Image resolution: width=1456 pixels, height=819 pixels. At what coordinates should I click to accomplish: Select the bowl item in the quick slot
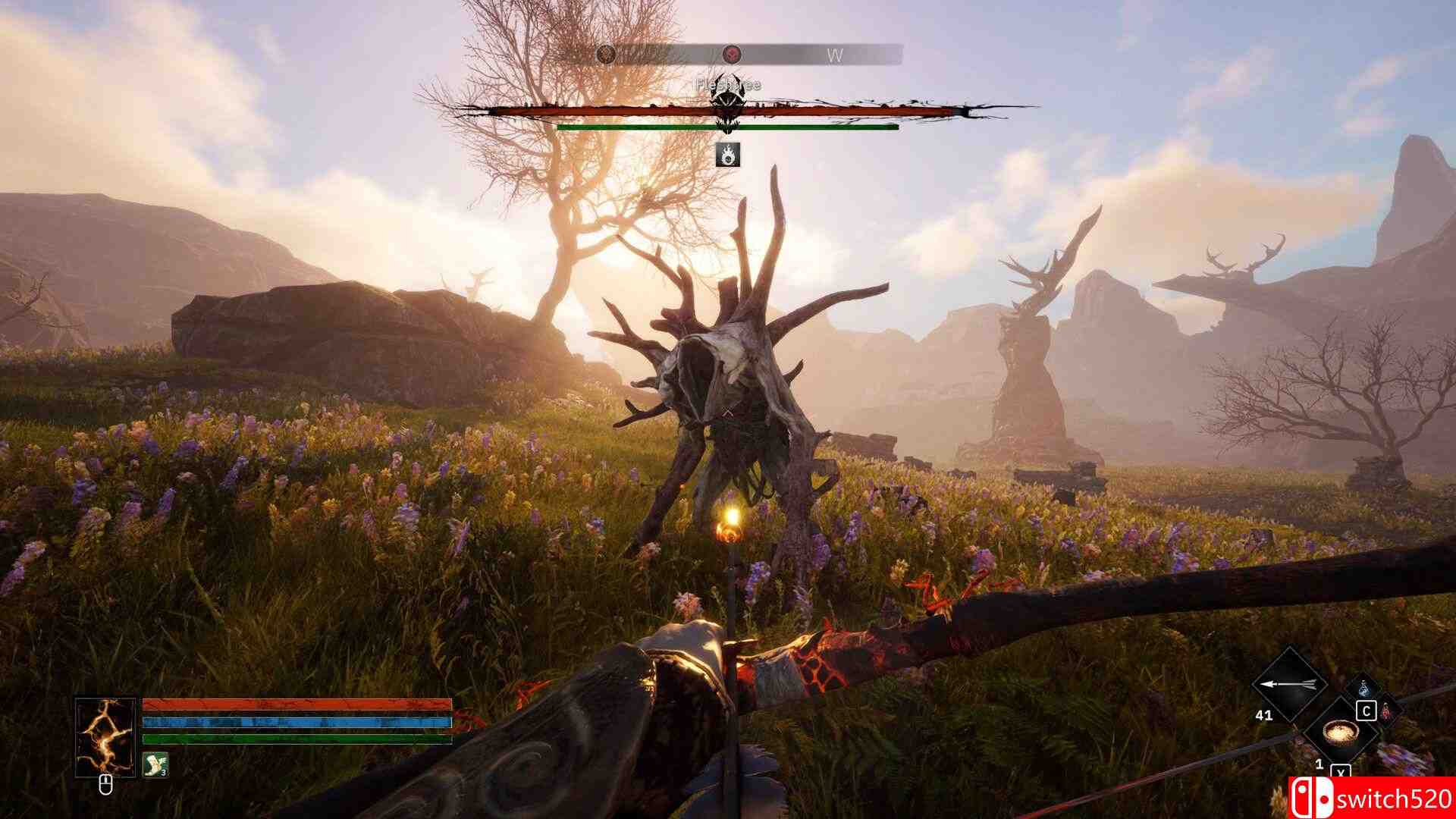pyautogui.click(x=1339, y=733)
